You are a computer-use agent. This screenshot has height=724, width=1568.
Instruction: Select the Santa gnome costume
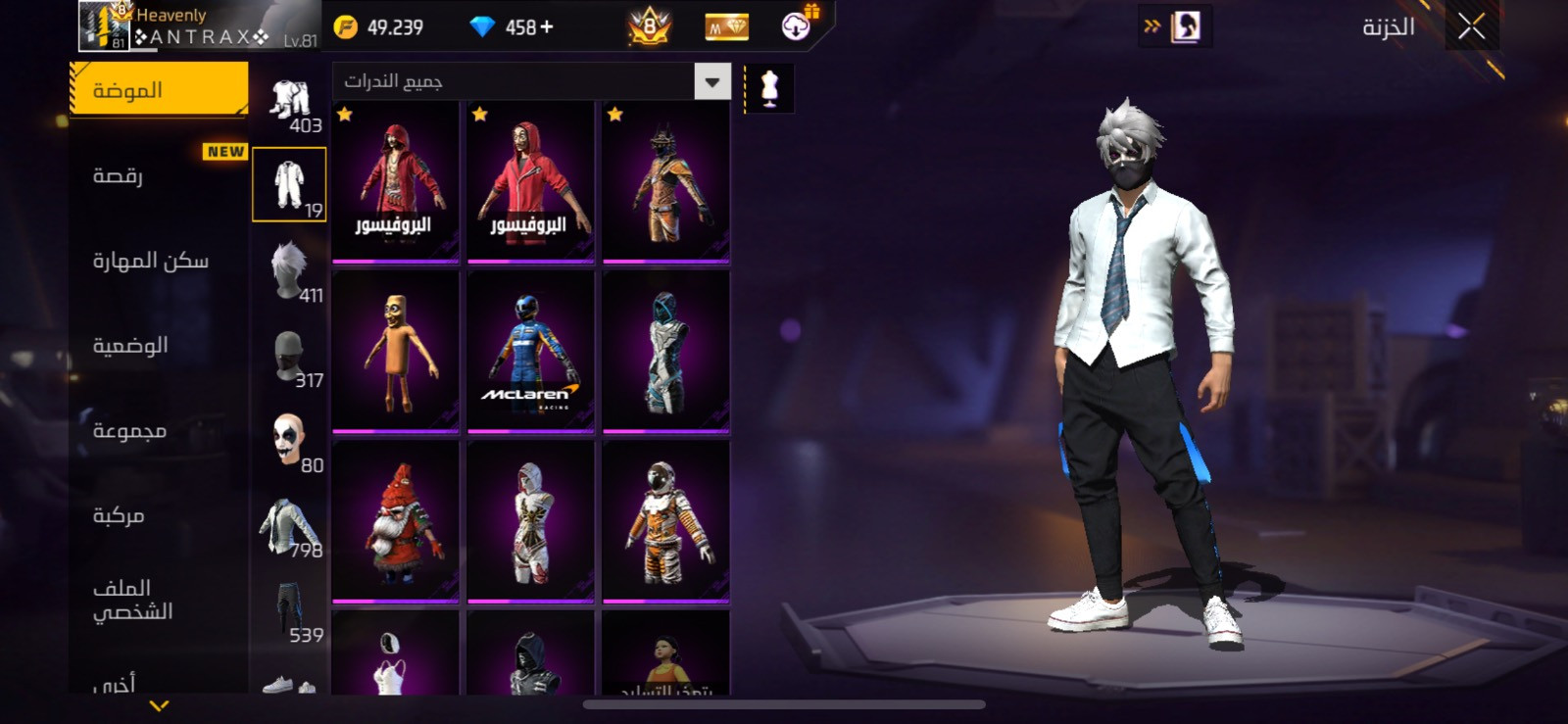click(396, 520)
